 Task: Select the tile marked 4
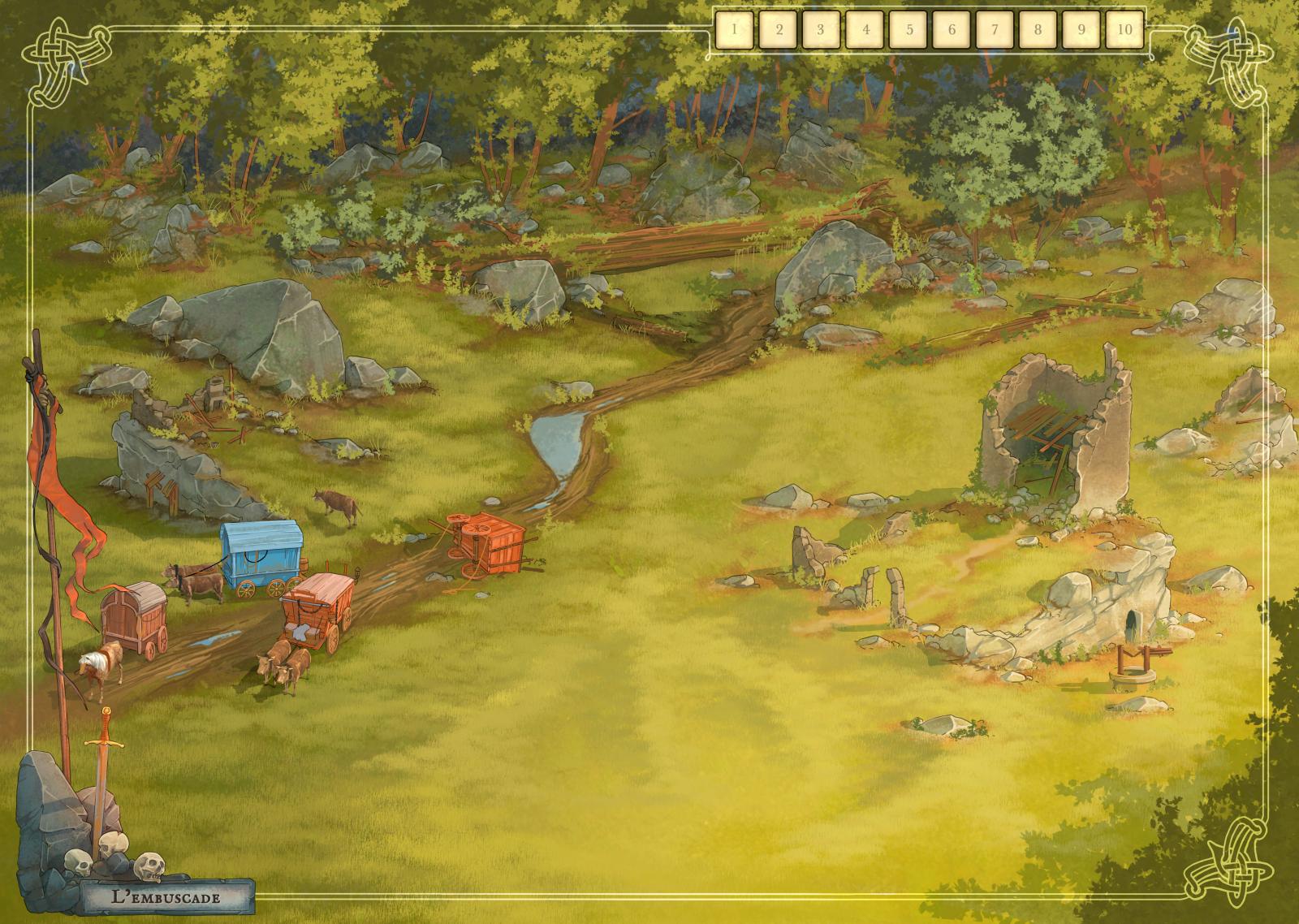865,30
